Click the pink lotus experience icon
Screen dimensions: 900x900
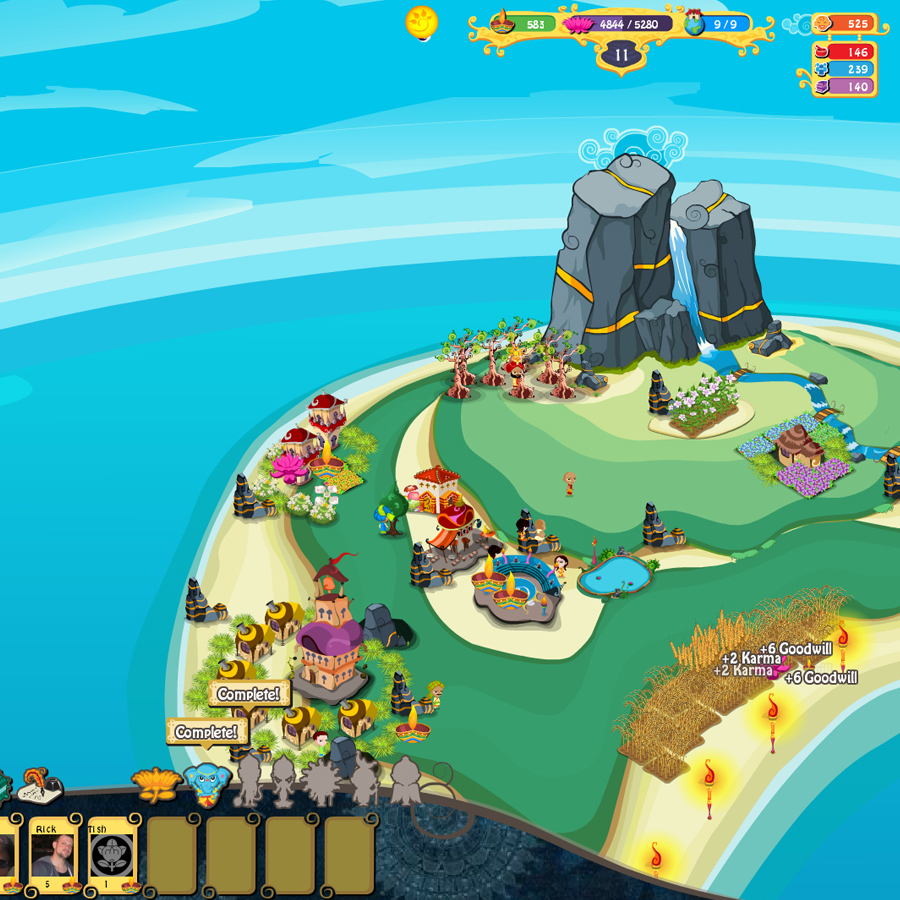(x=578, y=23)
